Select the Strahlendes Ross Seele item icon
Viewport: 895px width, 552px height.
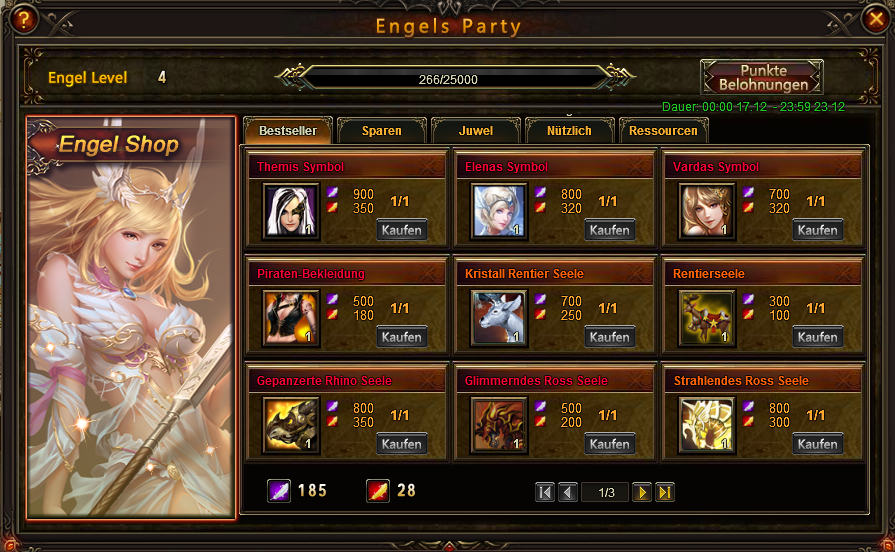(x=707, y=425)
